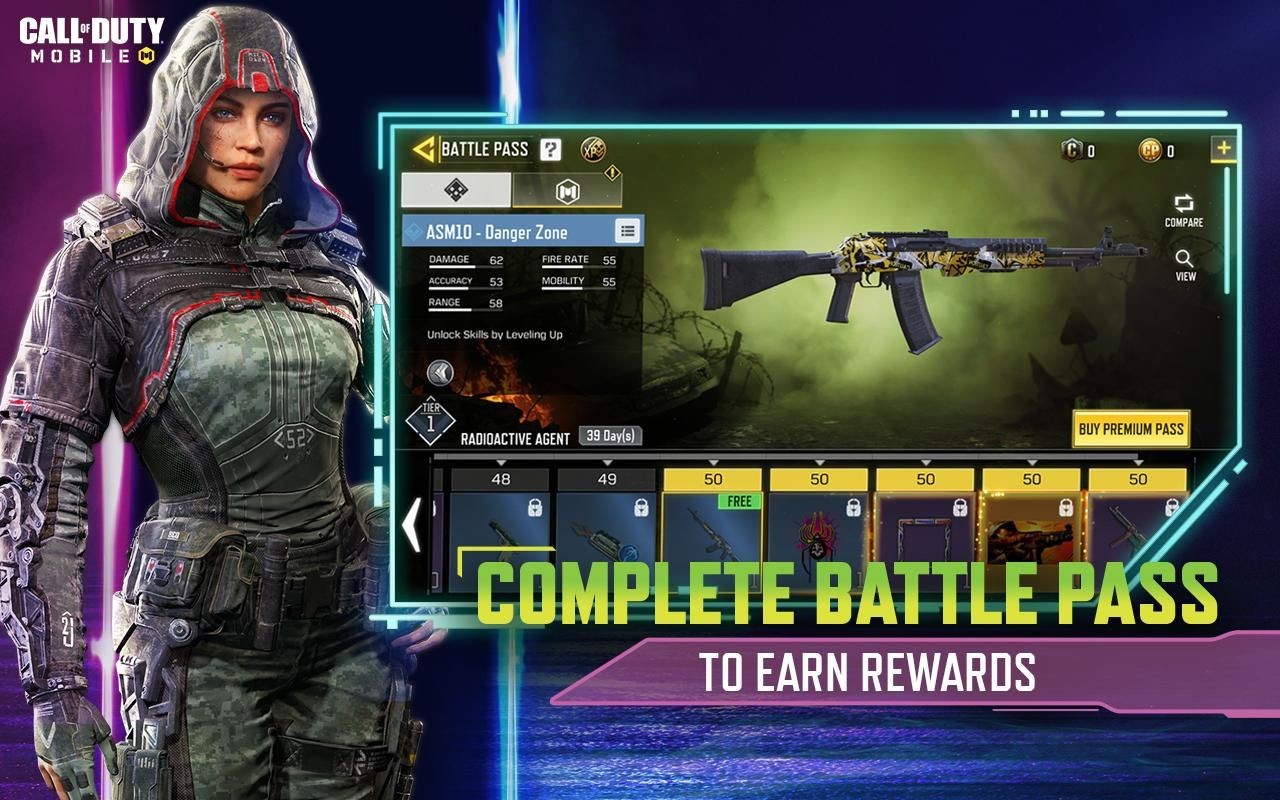Show earlier tiers with the left arrow
Image resolution: width=1280 pixels, height=800 pixels.
click(x=411, y=525)
